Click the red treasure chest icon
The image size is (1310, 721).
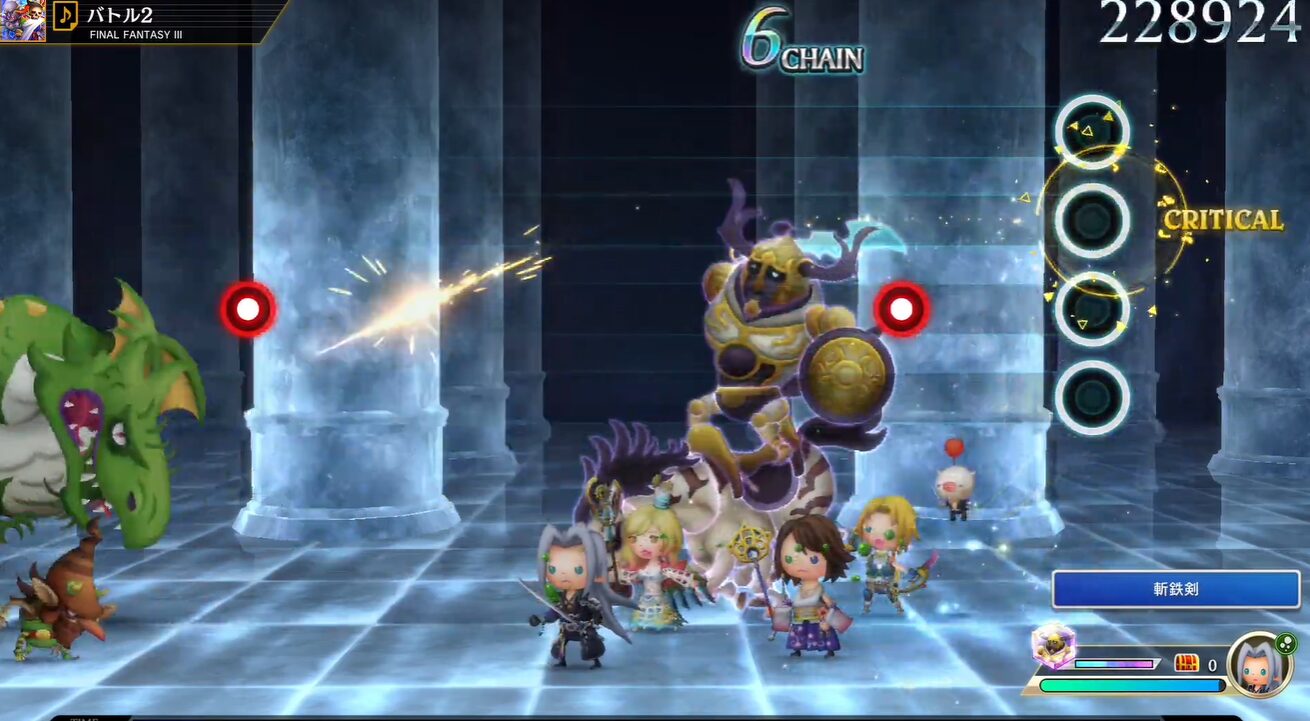coord(1186,663)
